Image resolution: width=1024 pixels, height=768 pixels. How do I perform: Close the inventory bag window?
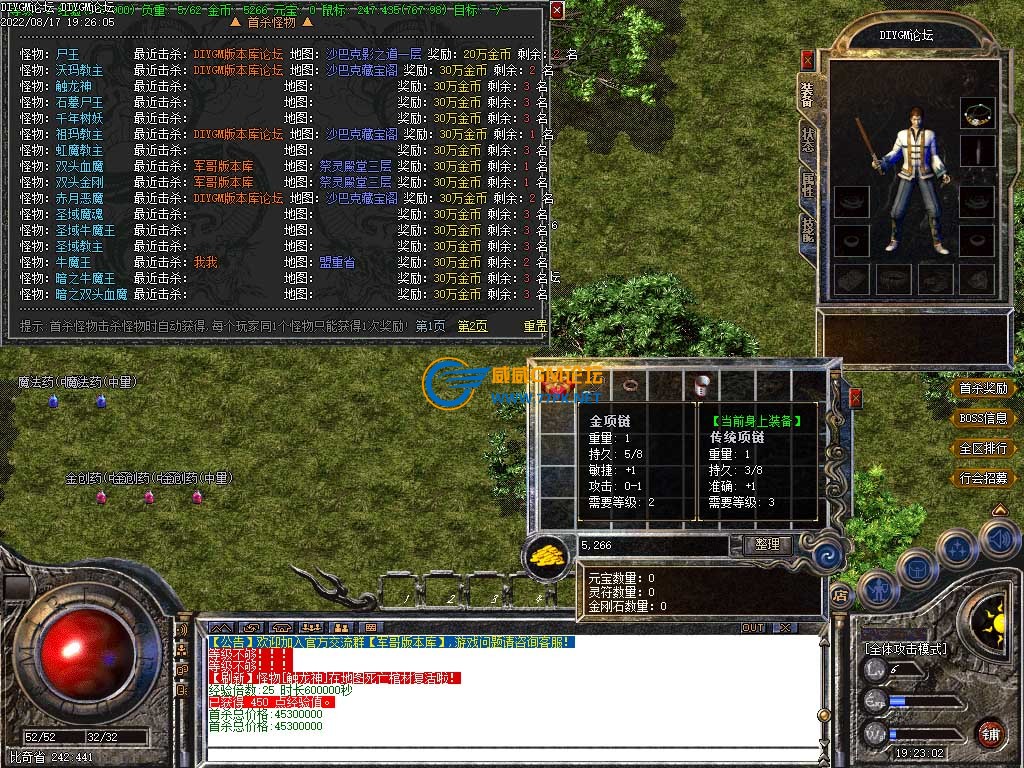(x=855, y=398)
